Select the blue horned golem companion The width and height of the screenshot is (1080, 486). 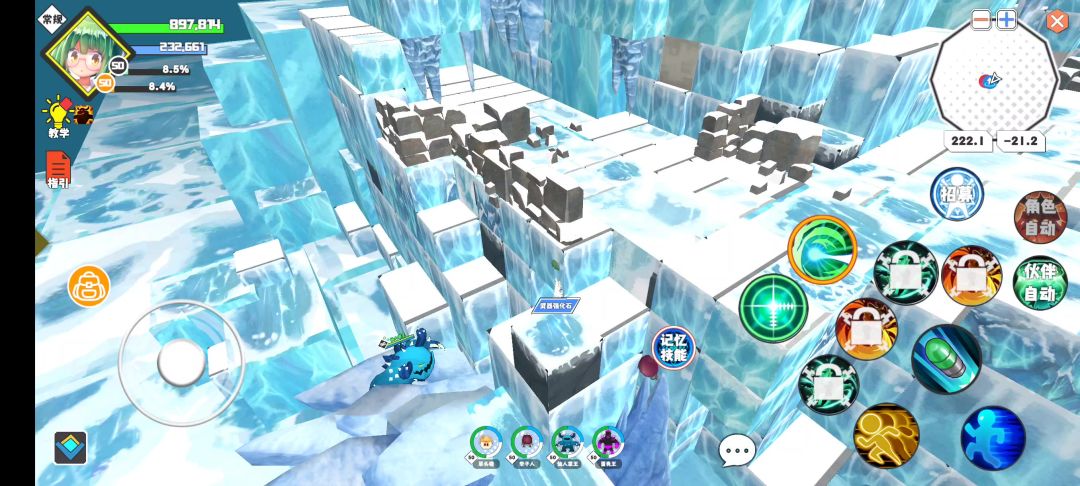[568, 442]
